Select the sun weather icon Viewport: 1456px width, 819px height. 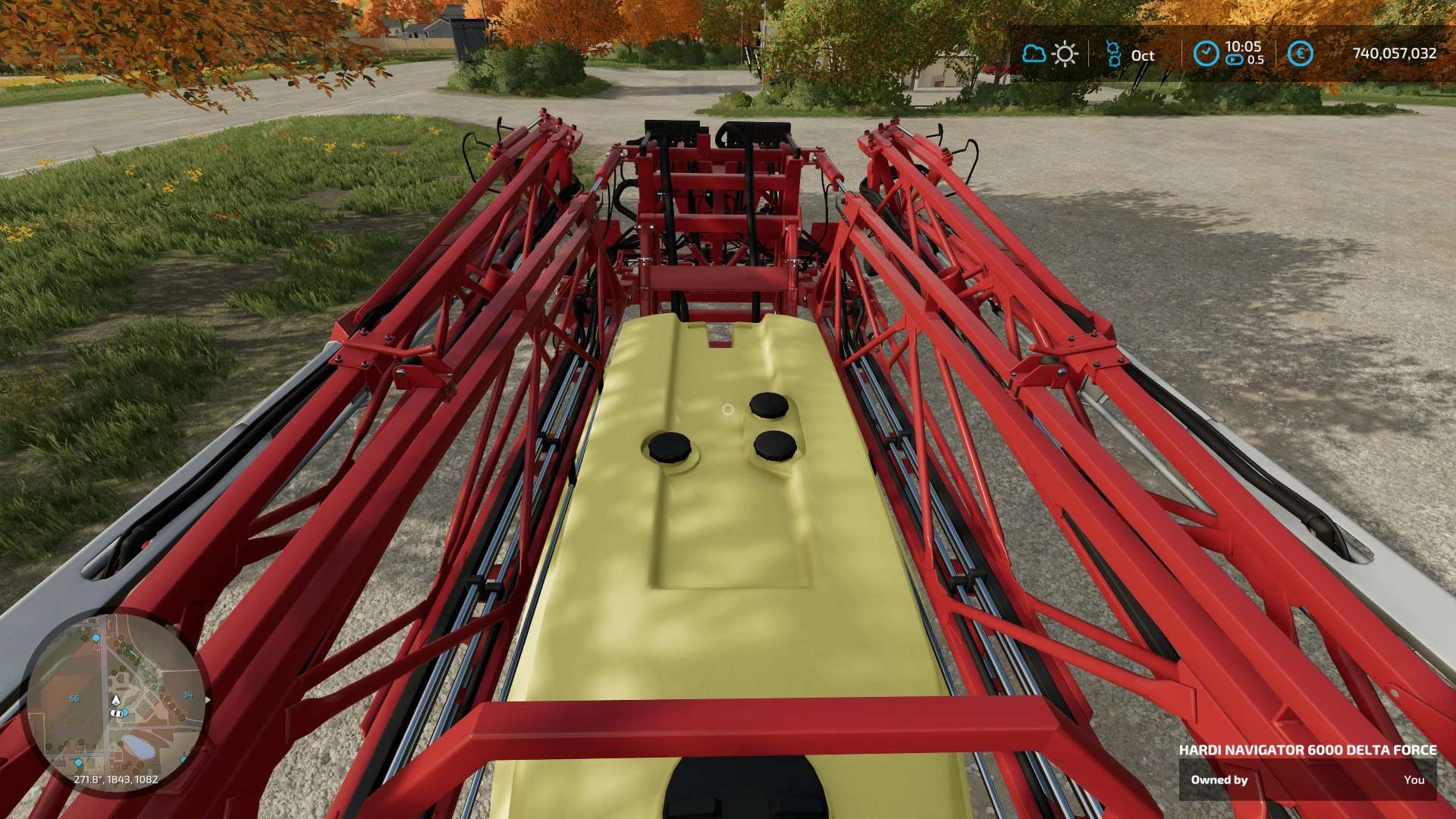(x=1065, y=54)
